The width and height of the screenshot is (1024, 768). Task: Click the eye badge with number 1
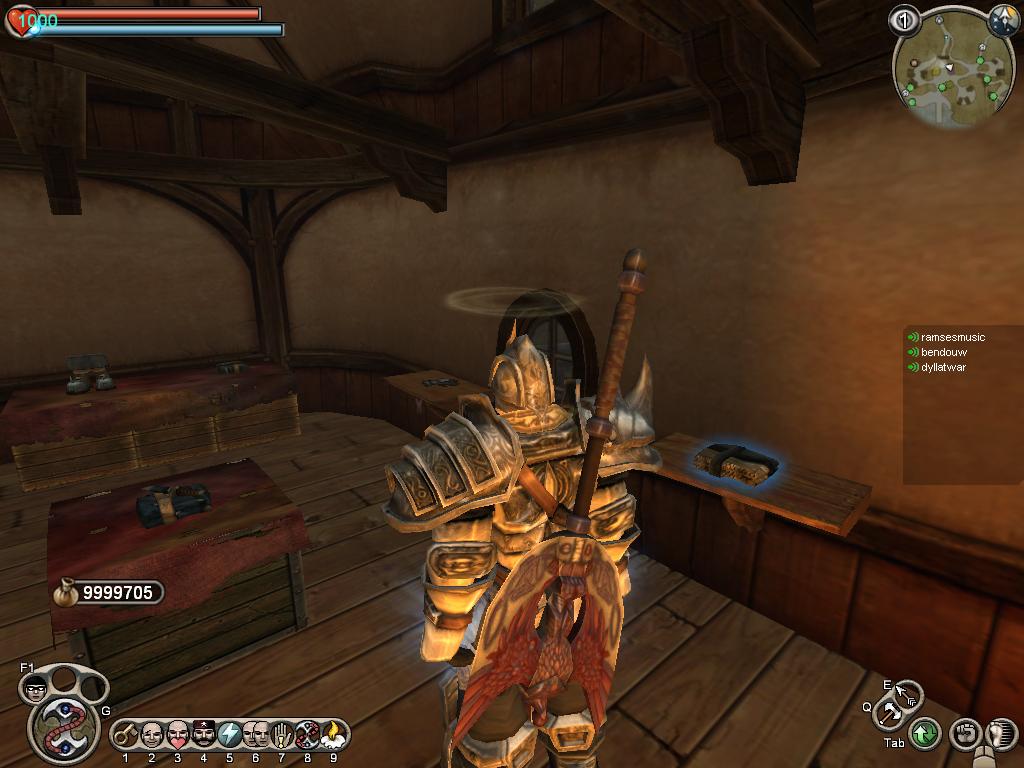click(904, 19)
